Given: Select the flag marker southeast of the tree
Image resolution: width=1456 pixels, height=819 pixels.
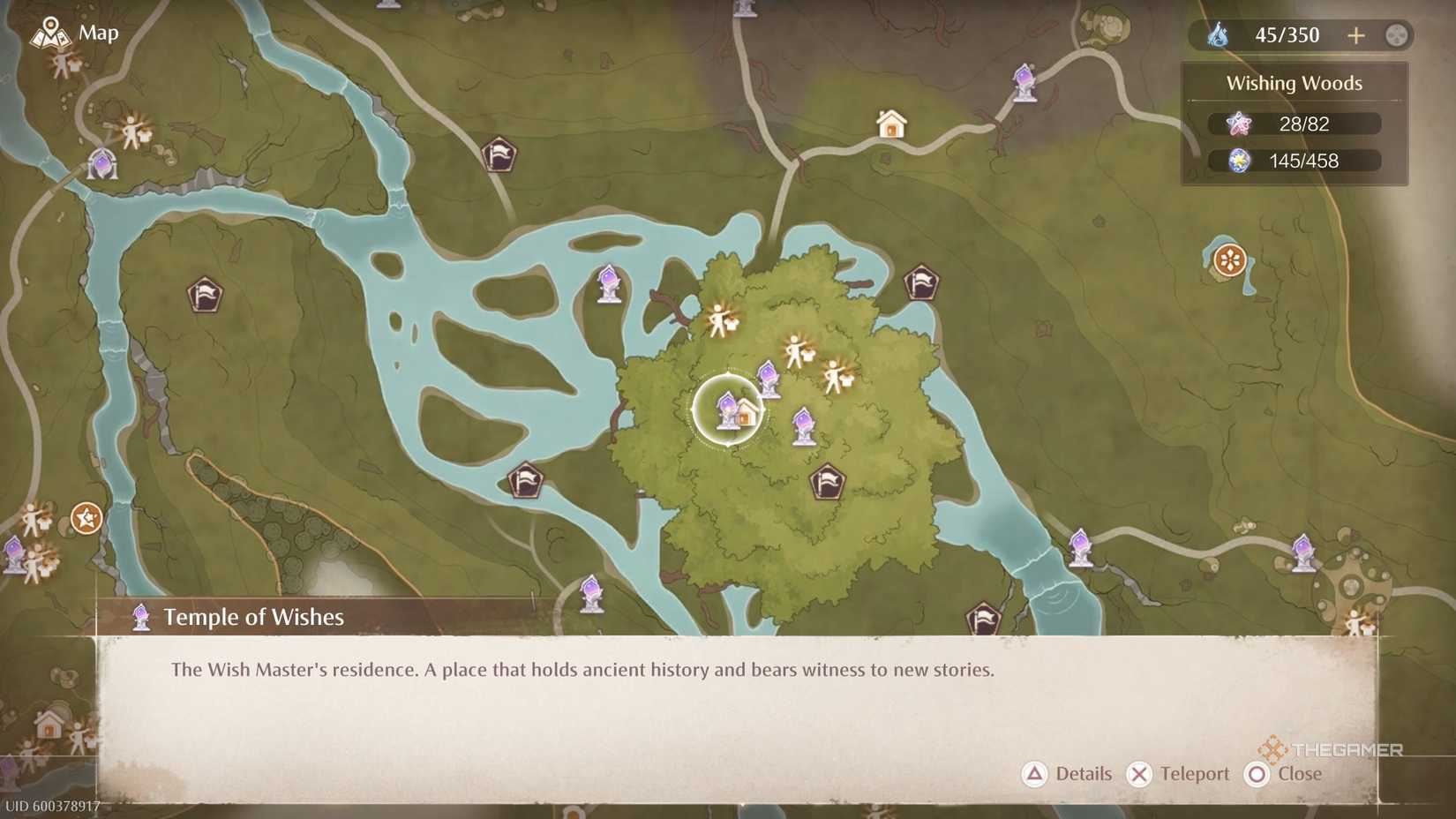Looking at the screenshot, I should click(827, 483).
